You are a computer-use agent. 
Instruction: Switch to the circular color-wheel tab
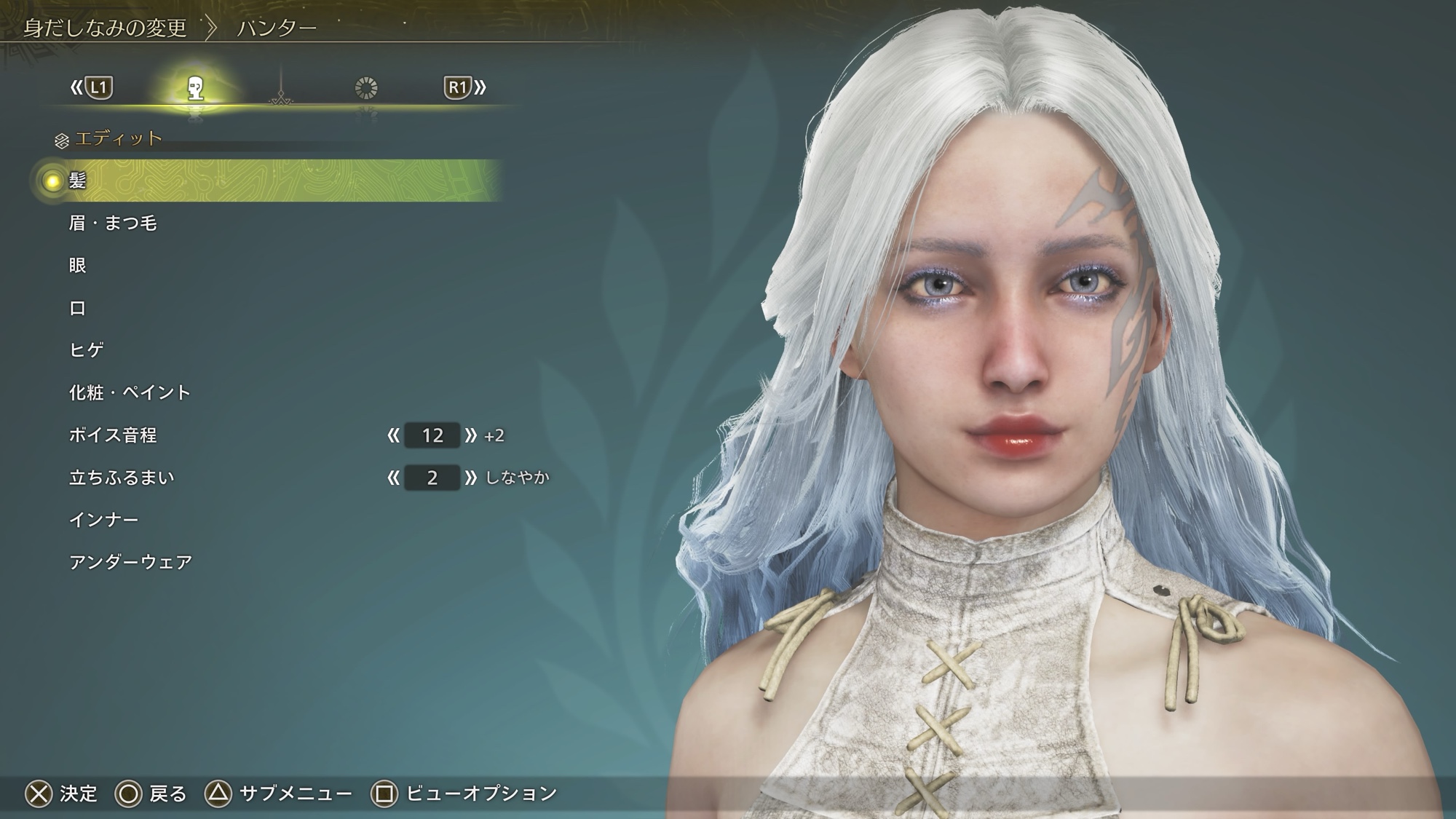coord(366,89)
